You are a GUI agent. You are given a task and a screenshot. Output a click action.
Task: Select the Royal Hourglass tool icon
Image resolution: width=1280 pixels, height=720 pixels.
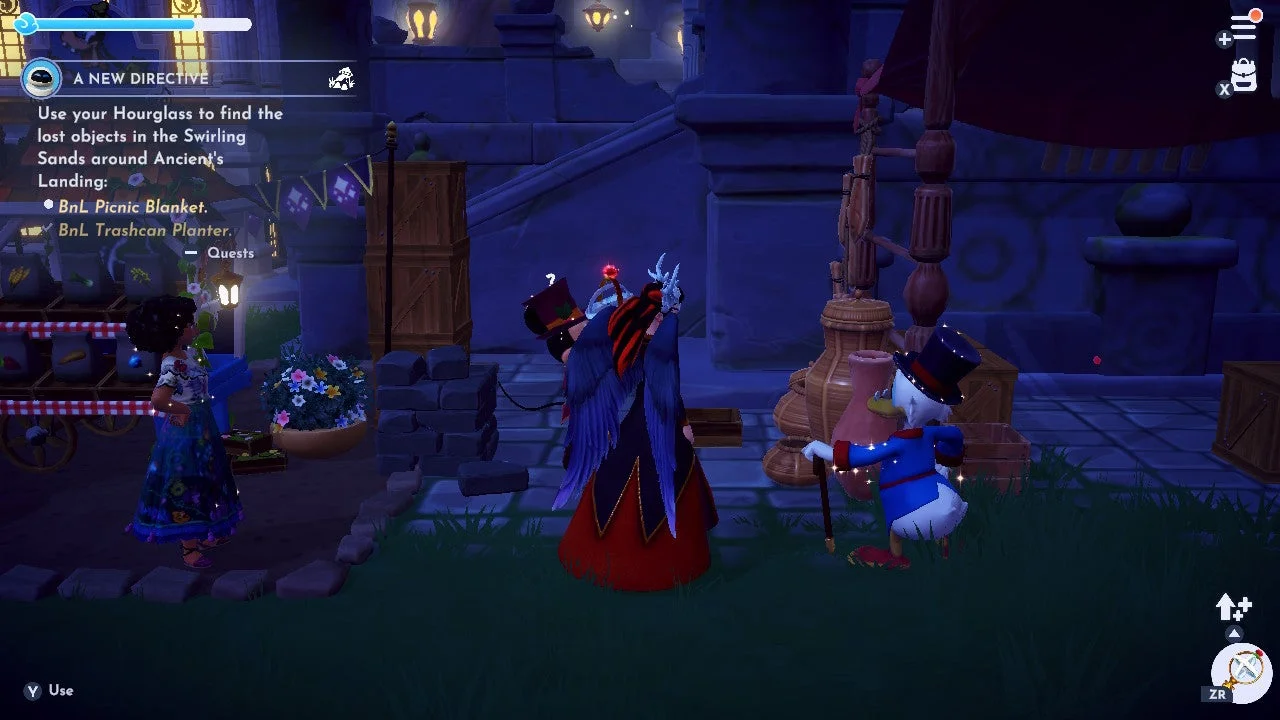[x=1241, y=669]
